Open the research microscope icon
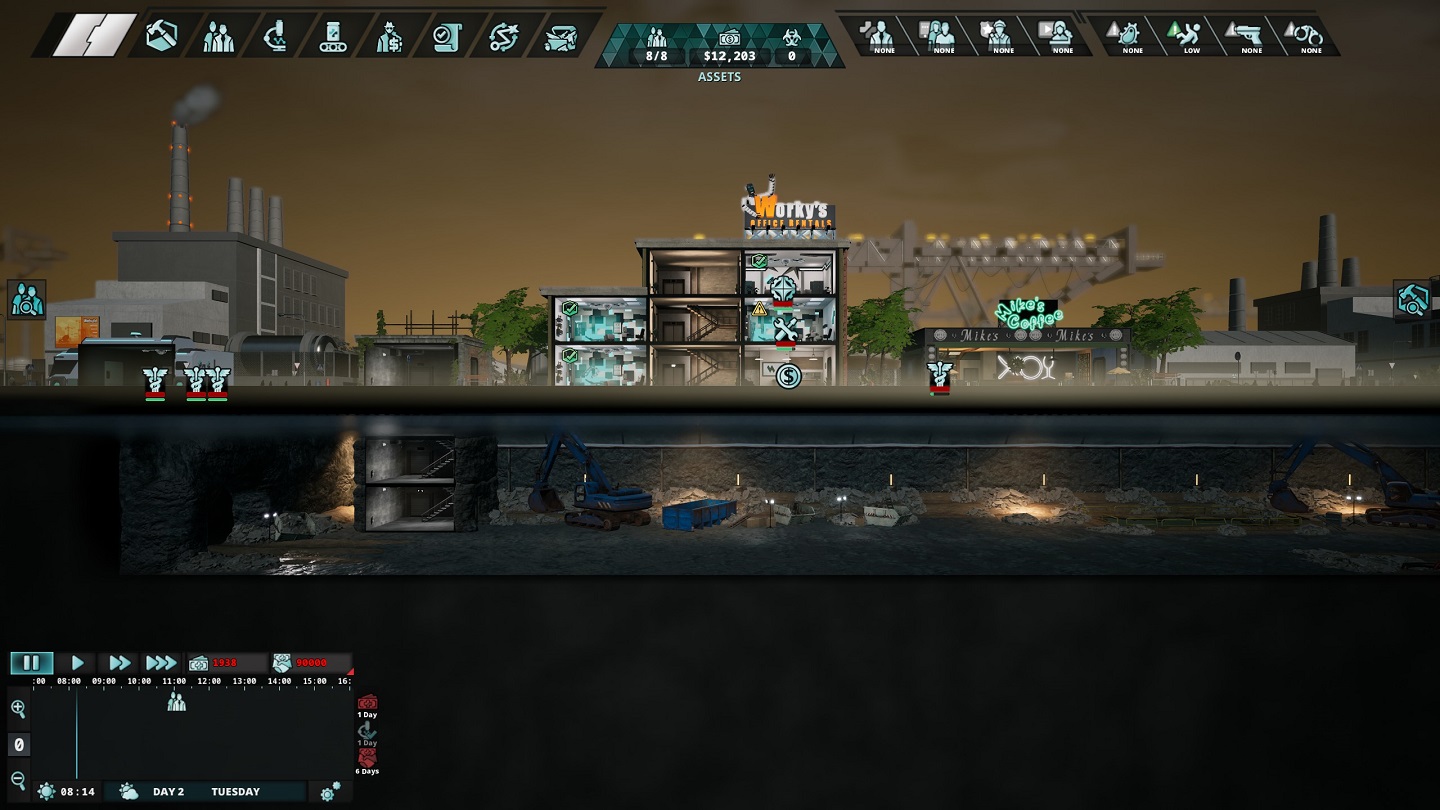1440x810 pixels. point(275,37)
